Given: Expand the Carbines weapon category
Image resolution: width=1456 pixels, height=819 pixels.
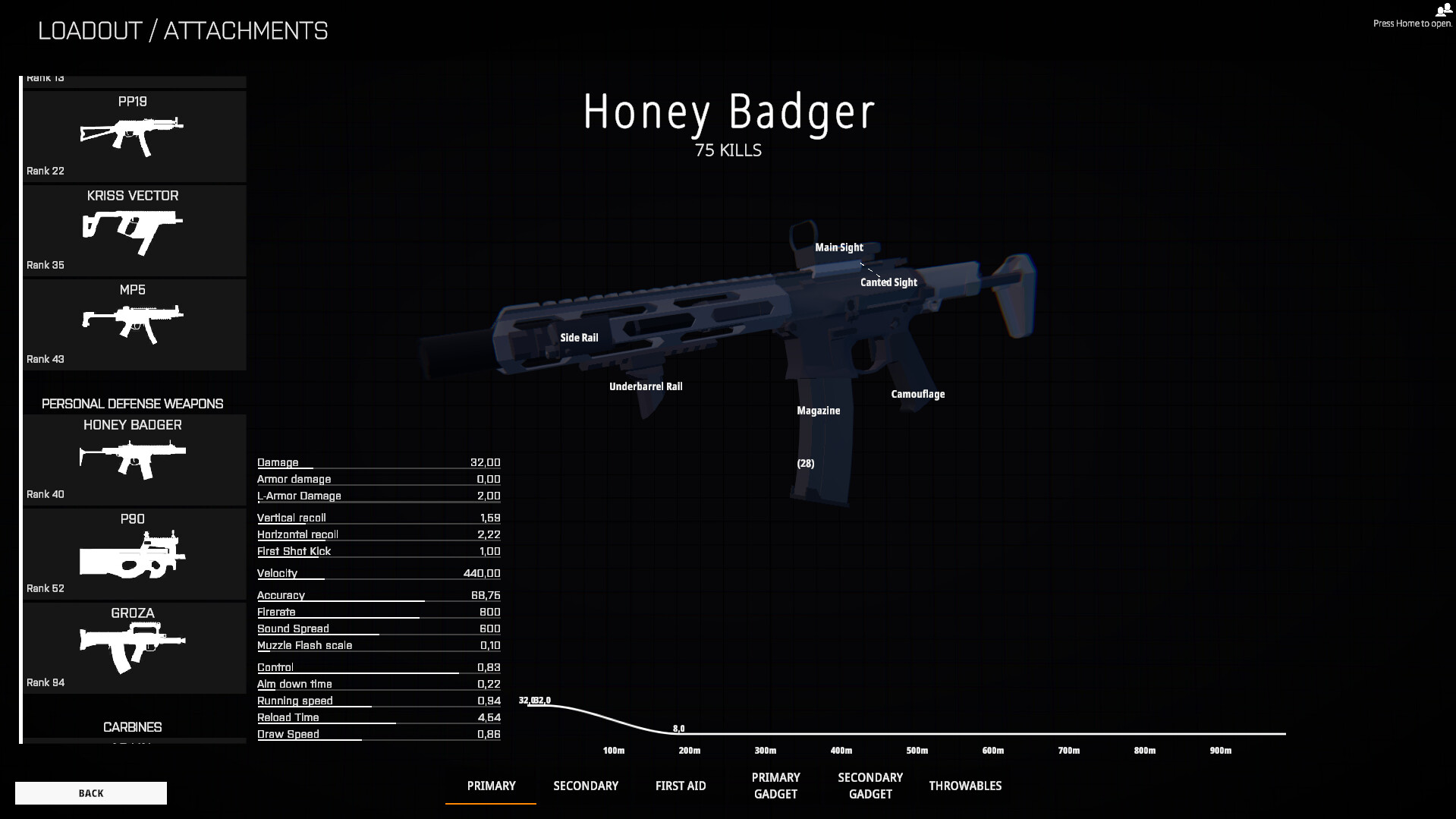Looking at the screenshot, I should tap(132, 726).
